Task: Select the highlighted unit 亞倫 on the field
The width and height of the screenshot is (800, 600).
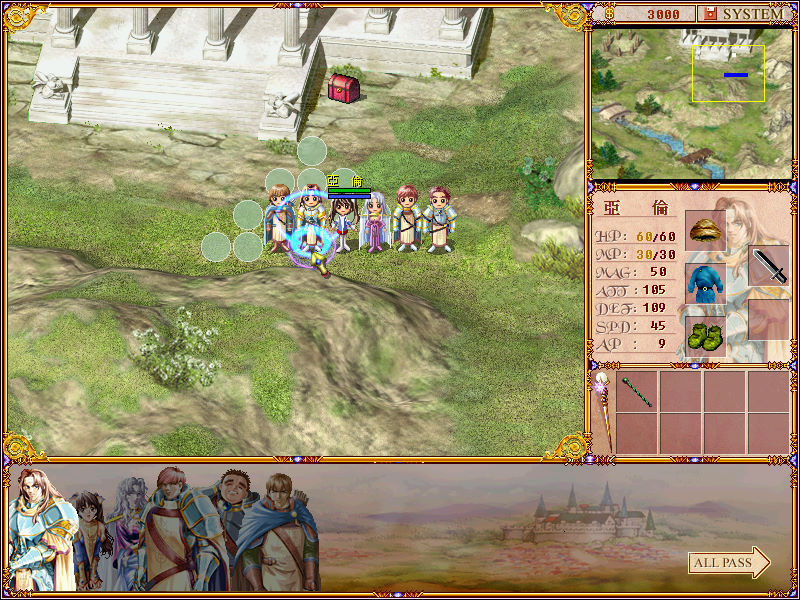Action: [312, 225]
